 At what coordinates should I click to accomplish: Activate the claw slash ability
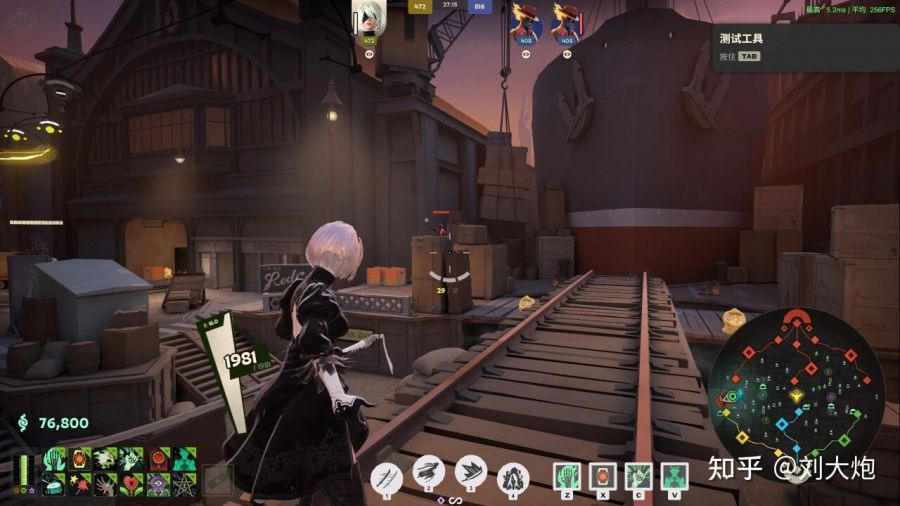pos(386,476)
